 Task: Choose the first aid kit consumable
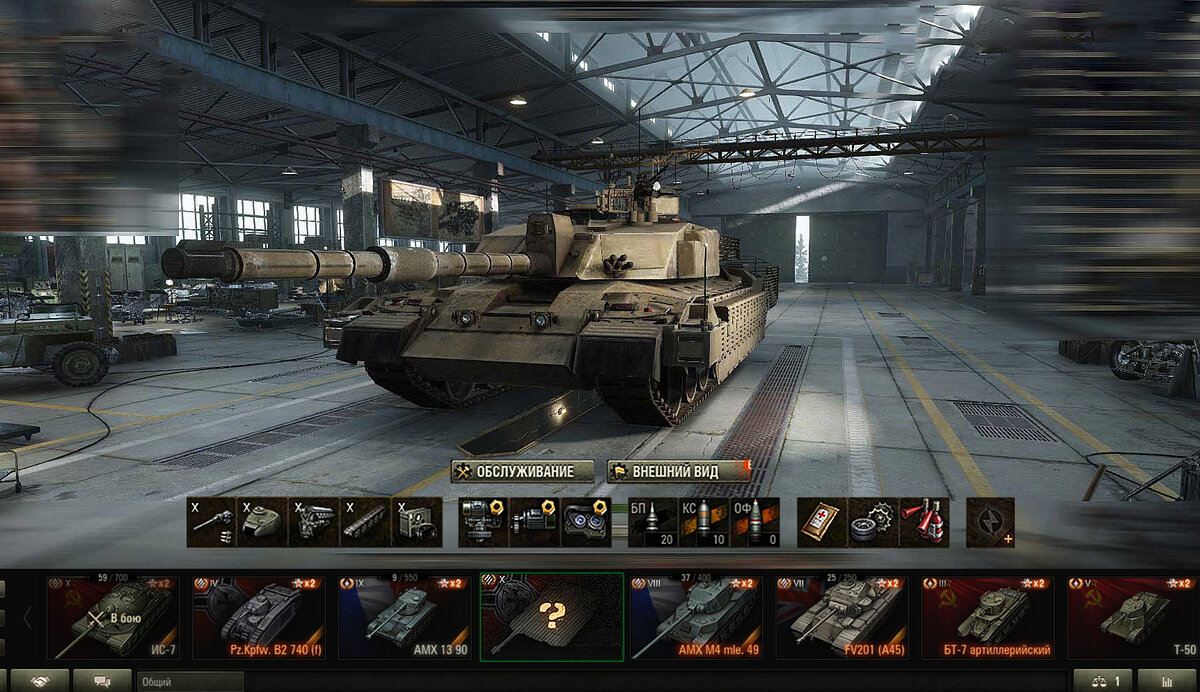(822, 522)
